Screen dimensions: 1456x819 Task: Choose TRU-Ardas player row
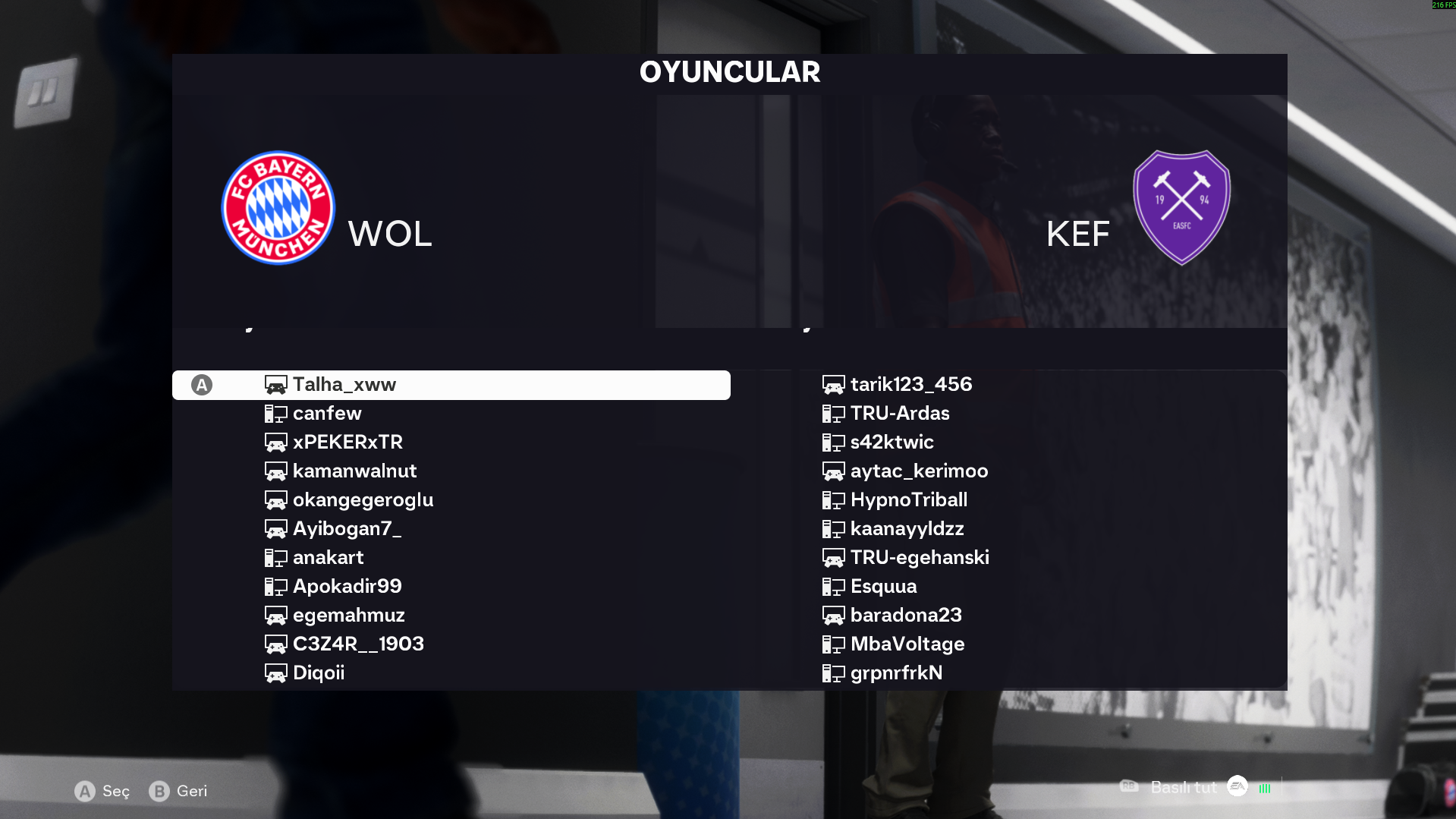coord(900,414)
